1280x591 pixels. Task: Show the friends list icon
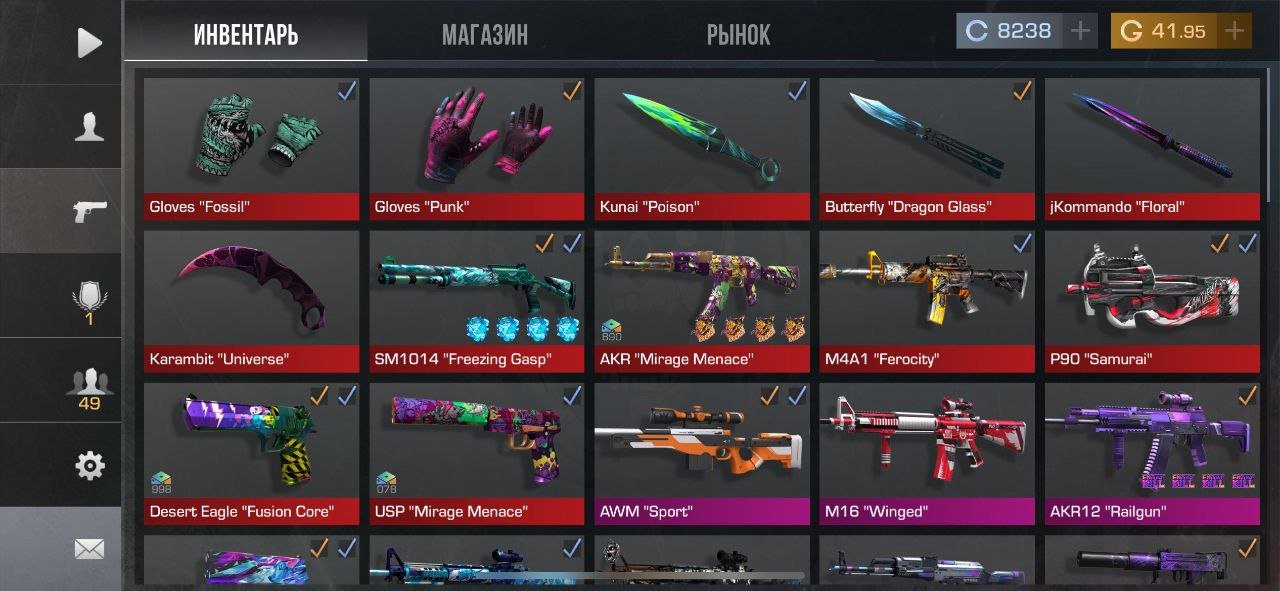89,386
